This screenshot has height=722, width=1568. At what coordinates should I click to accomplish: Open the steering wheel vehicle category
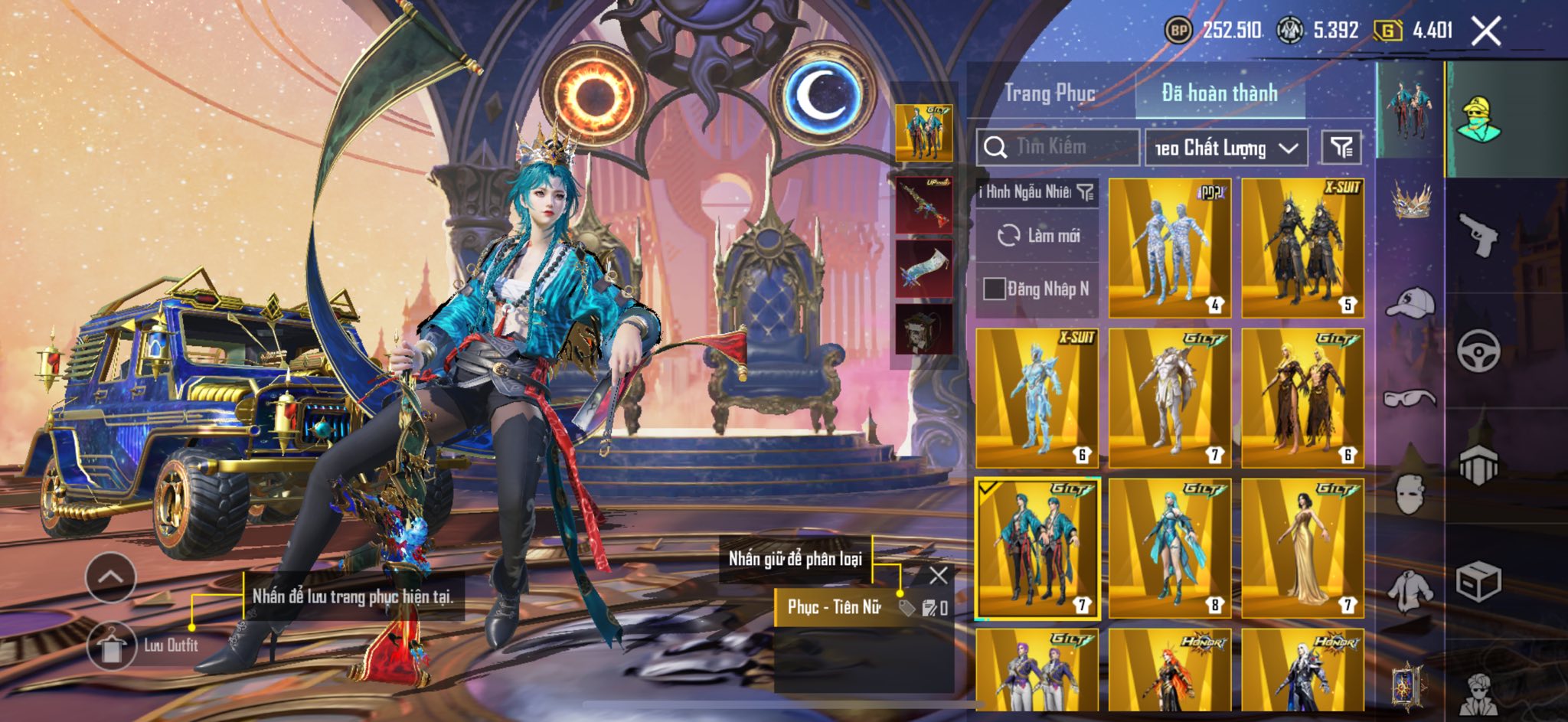point(1478,351)
